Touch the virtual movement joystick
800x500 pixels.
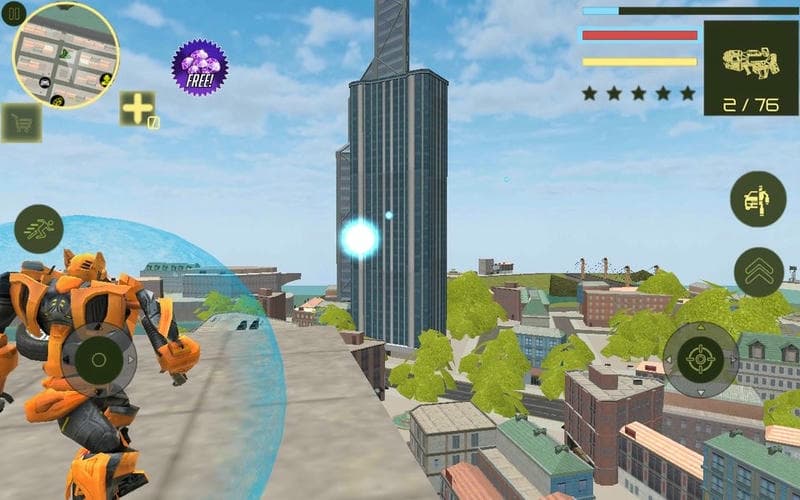point(98,357)
